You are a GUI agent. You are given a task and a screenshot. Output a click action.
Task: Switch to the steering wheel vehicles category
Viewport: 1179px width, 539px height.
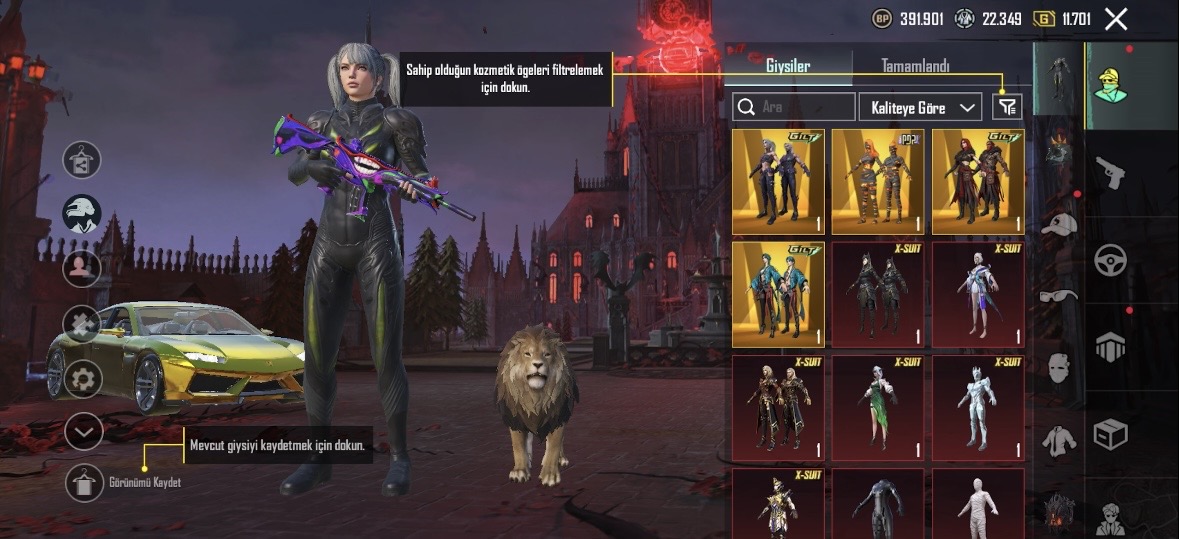(x=1110, y=259)
